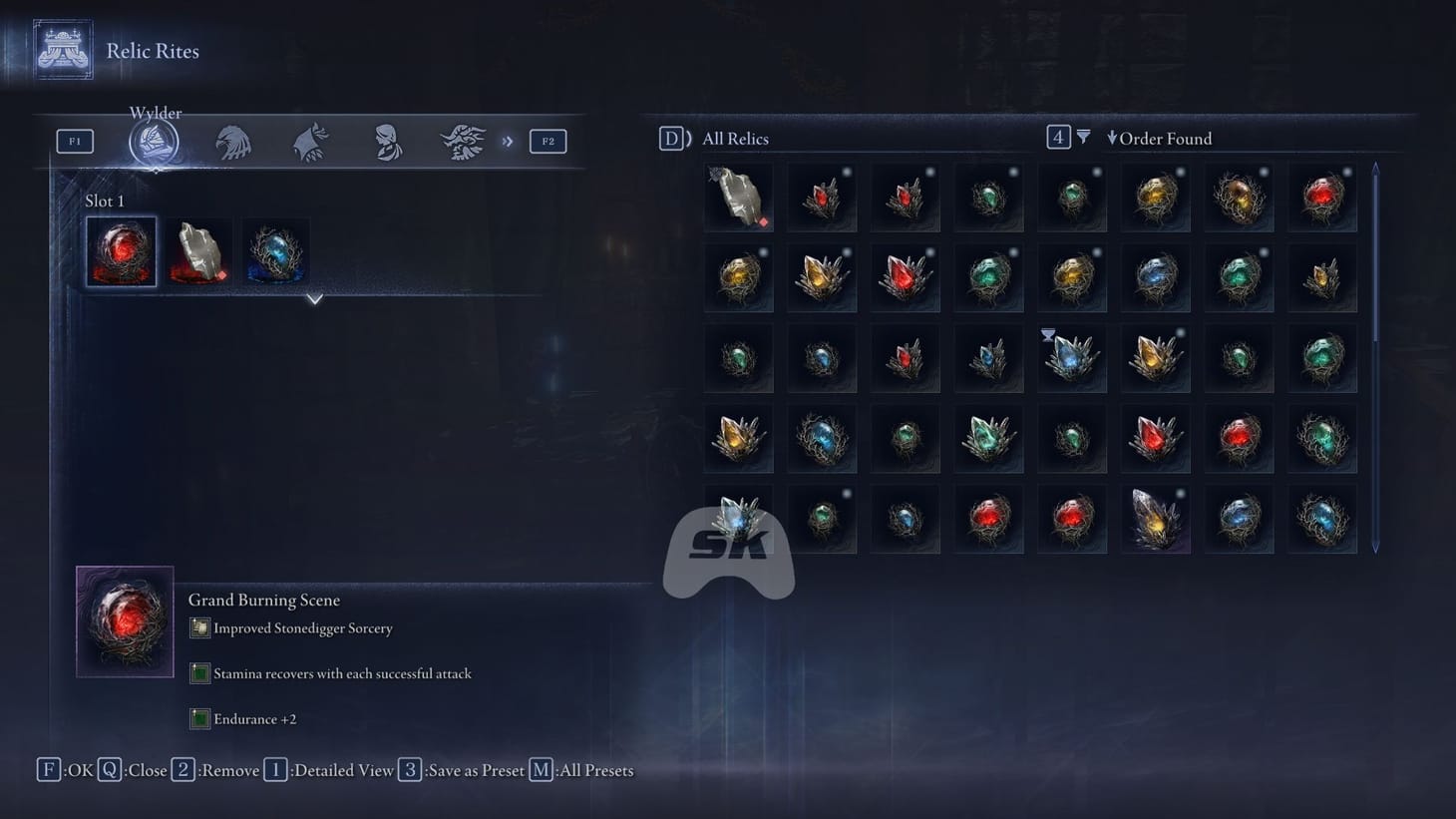Select the Wylder class icon
Viewport: 1456px width, 819px height.
(156, 141)
